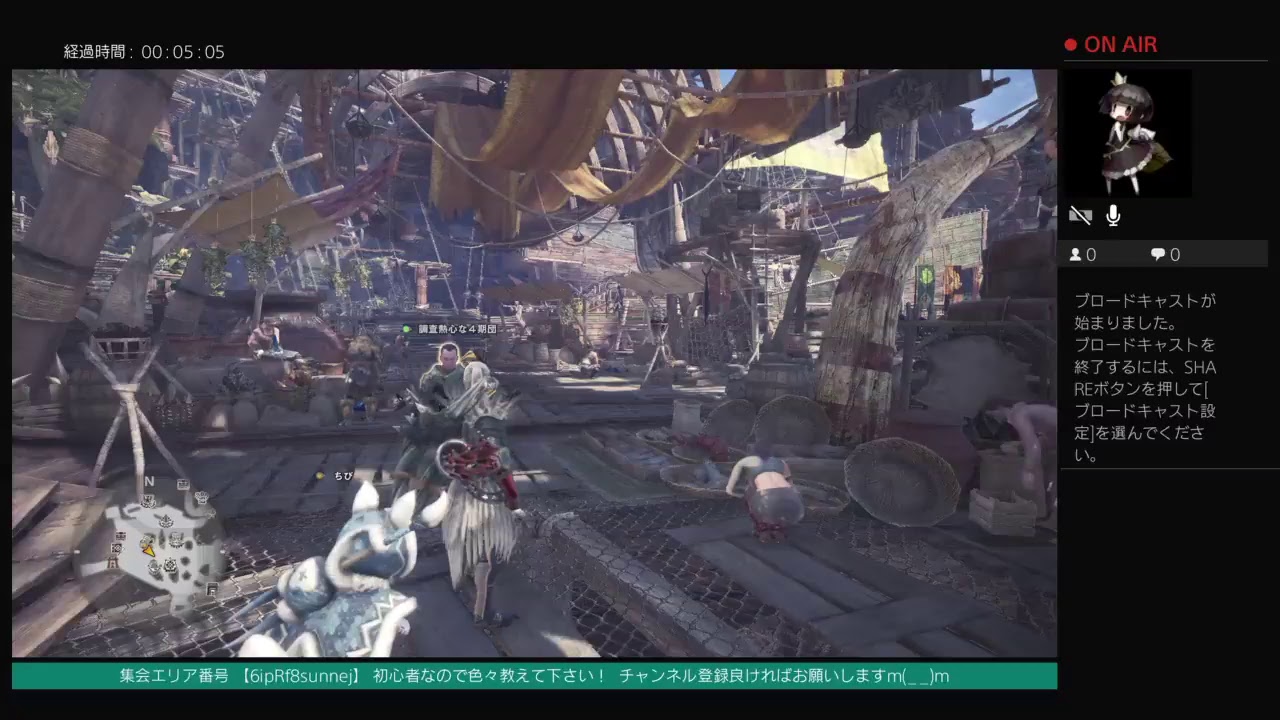
Task: Click the item box icon on the minimap
Action: [x=121, y=536]
